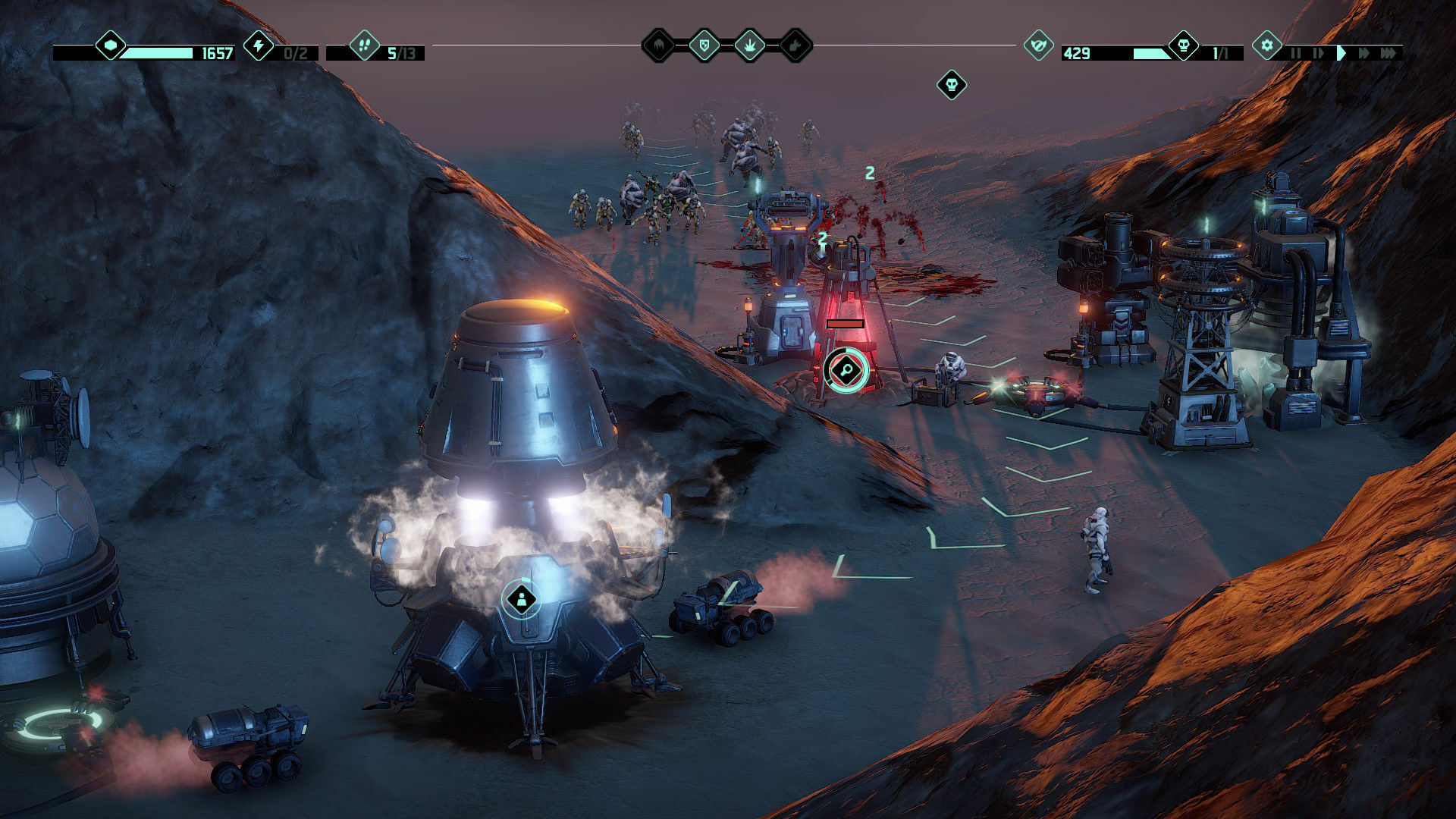Click the step-forward playback button
This screenshot has width=1456, height=819.
[x=1317, y=52]
